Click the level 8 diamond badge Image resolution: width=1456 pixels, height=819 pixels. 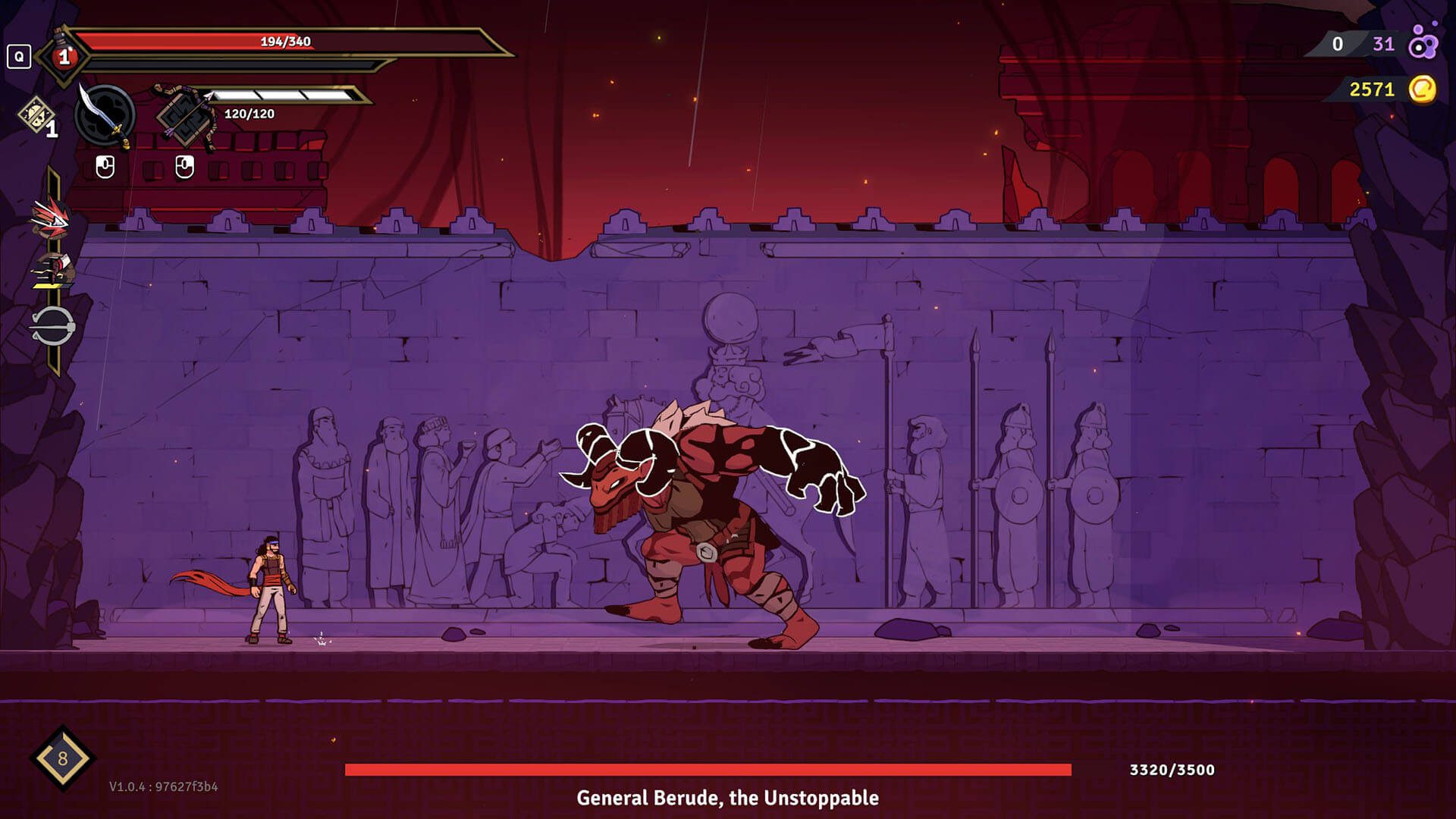62,758
